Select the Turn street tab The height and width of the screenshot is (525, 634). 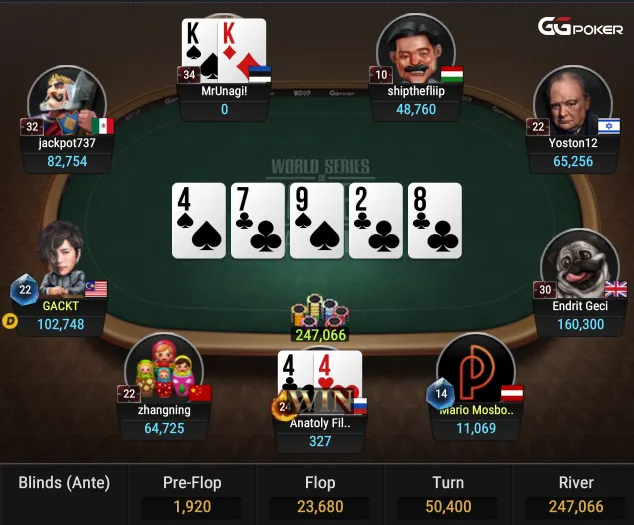coord(447,494)
